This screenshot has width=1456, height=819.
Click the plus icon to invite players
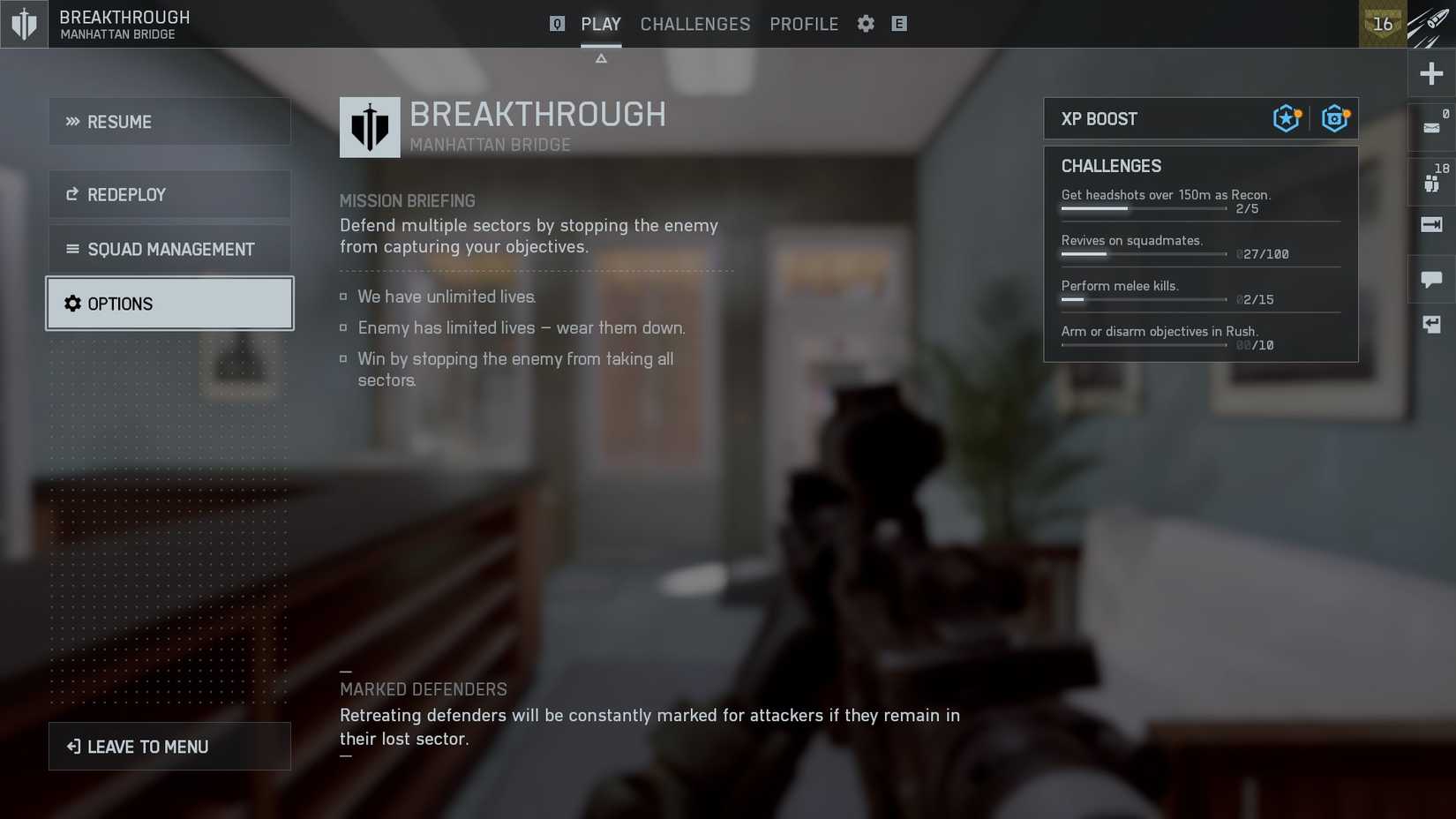point(1430,73)
